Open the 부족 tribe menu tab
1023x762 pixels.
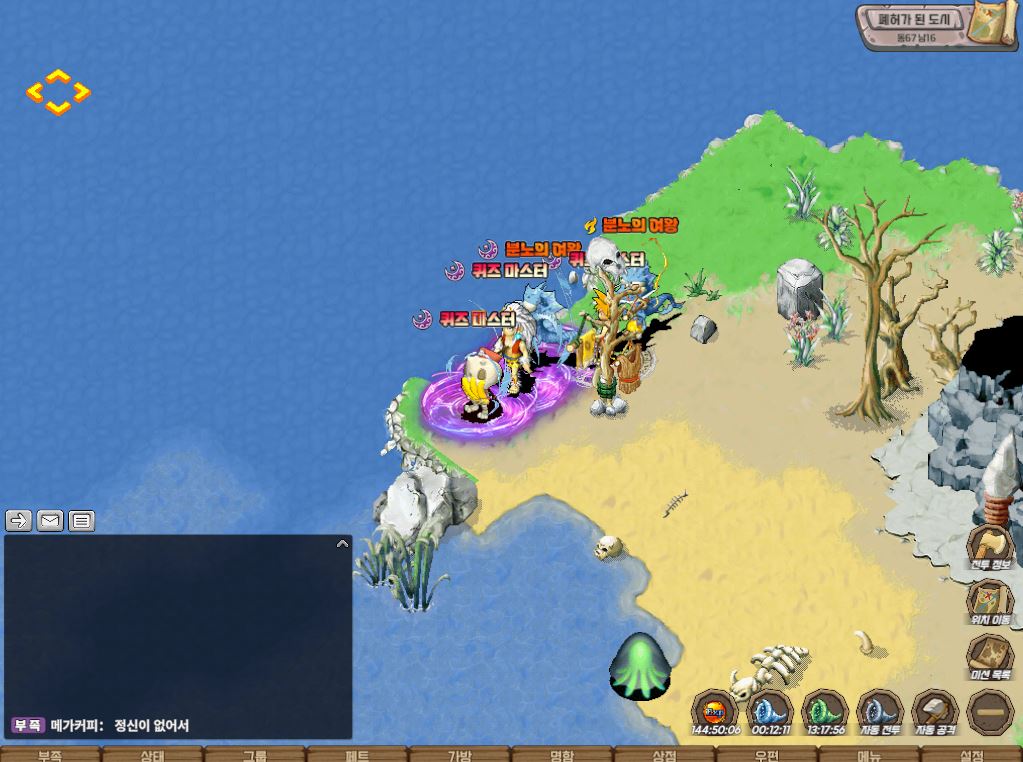pyautogui.click(x=49, y=755)
